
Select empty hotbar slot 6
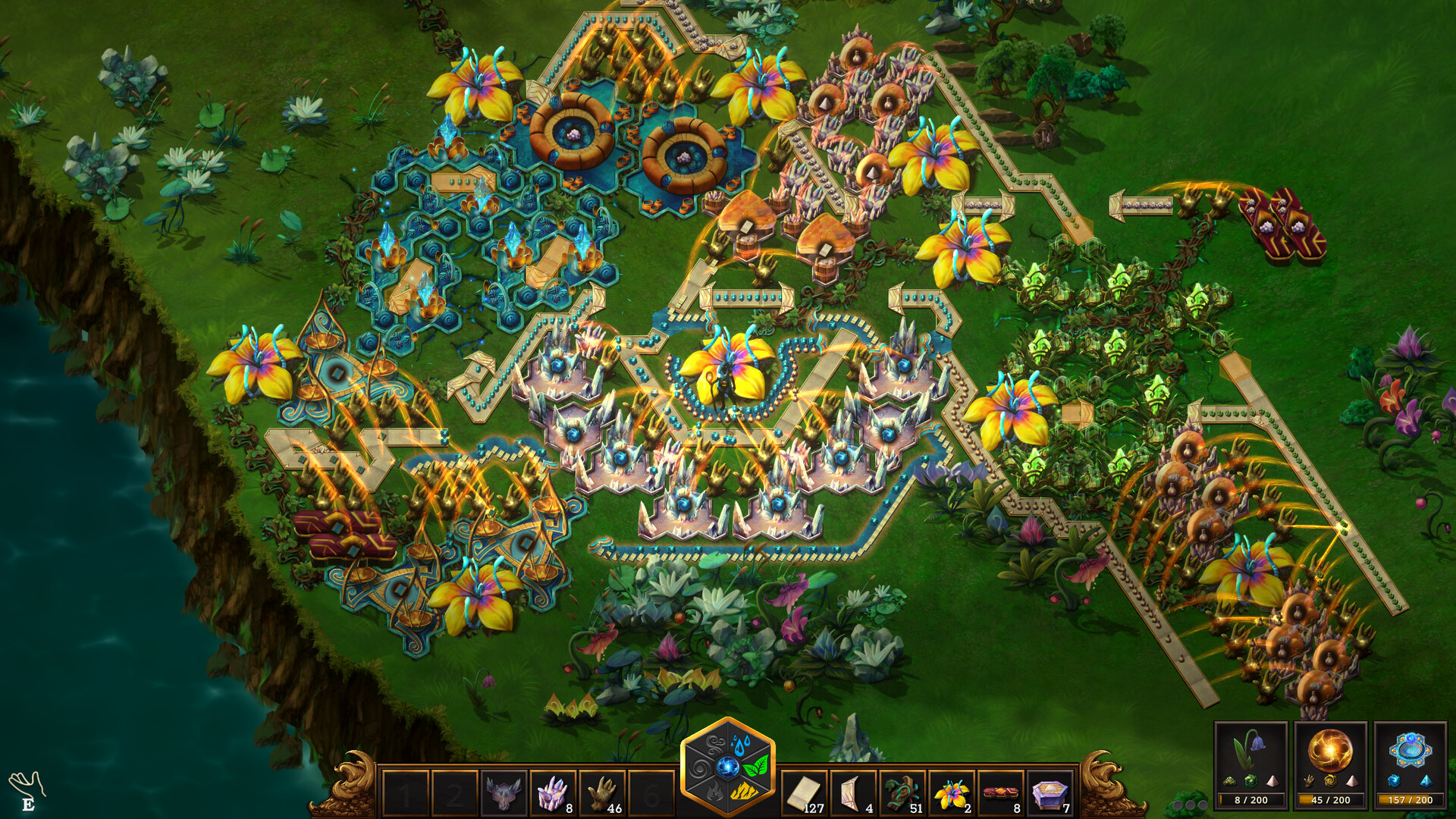(x=654, y=792)
